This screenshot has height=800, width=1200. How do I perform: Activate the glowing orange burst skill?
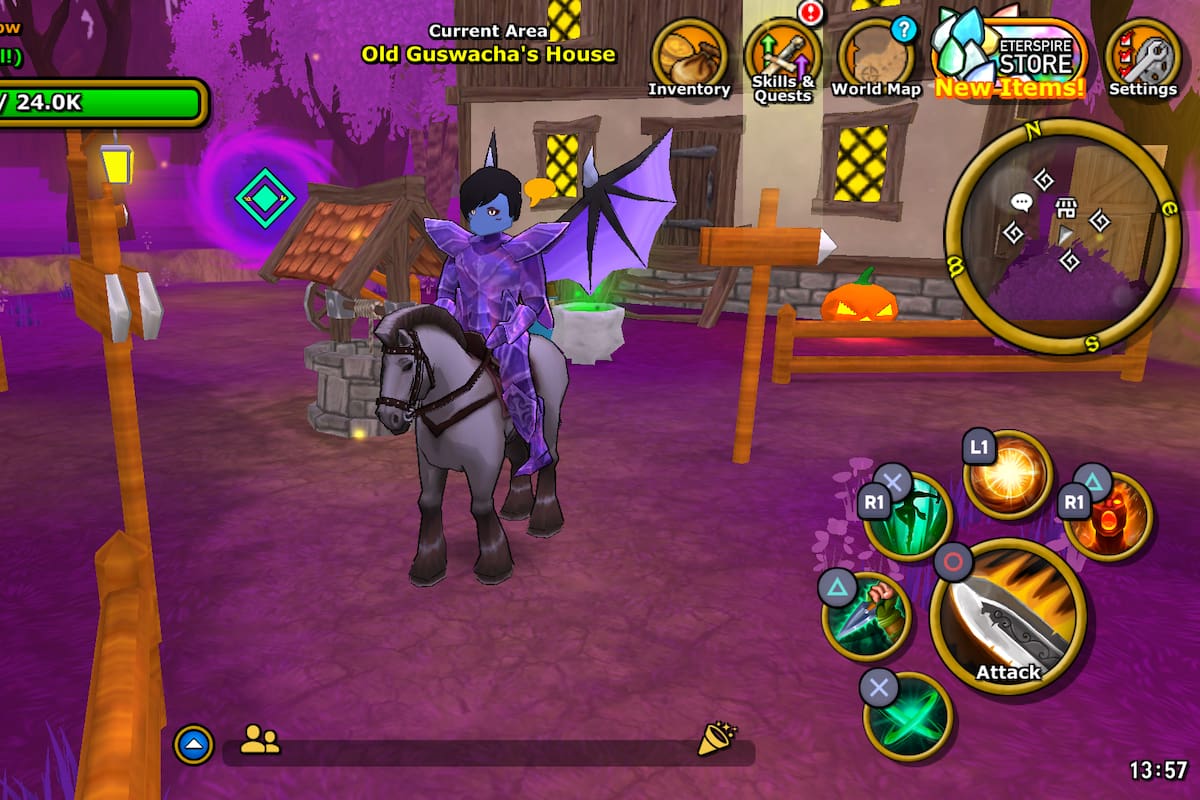[1008, 474]
